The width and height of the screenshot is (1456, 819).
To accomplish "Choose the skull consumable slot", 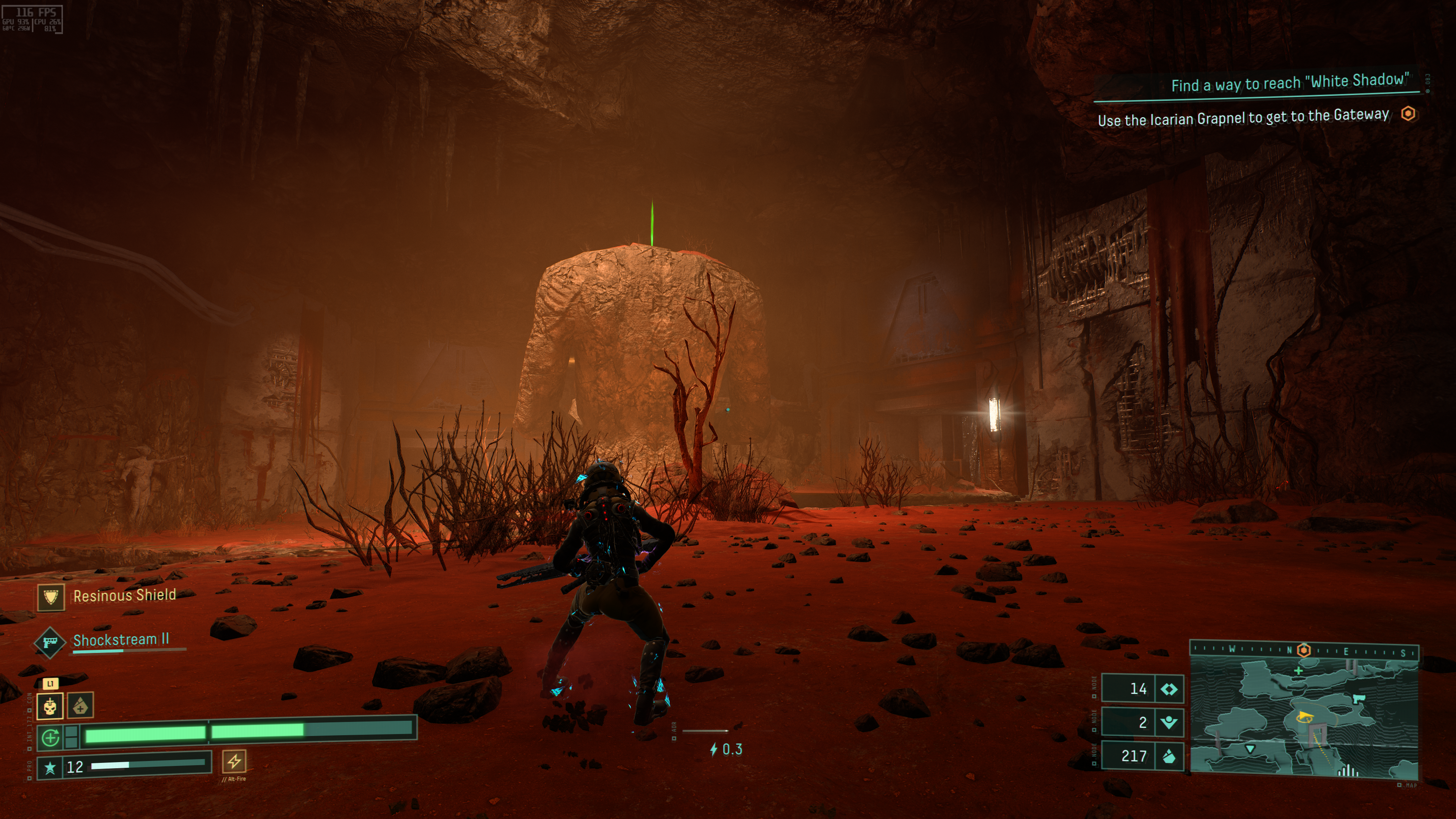I will [x=50, y=706].
